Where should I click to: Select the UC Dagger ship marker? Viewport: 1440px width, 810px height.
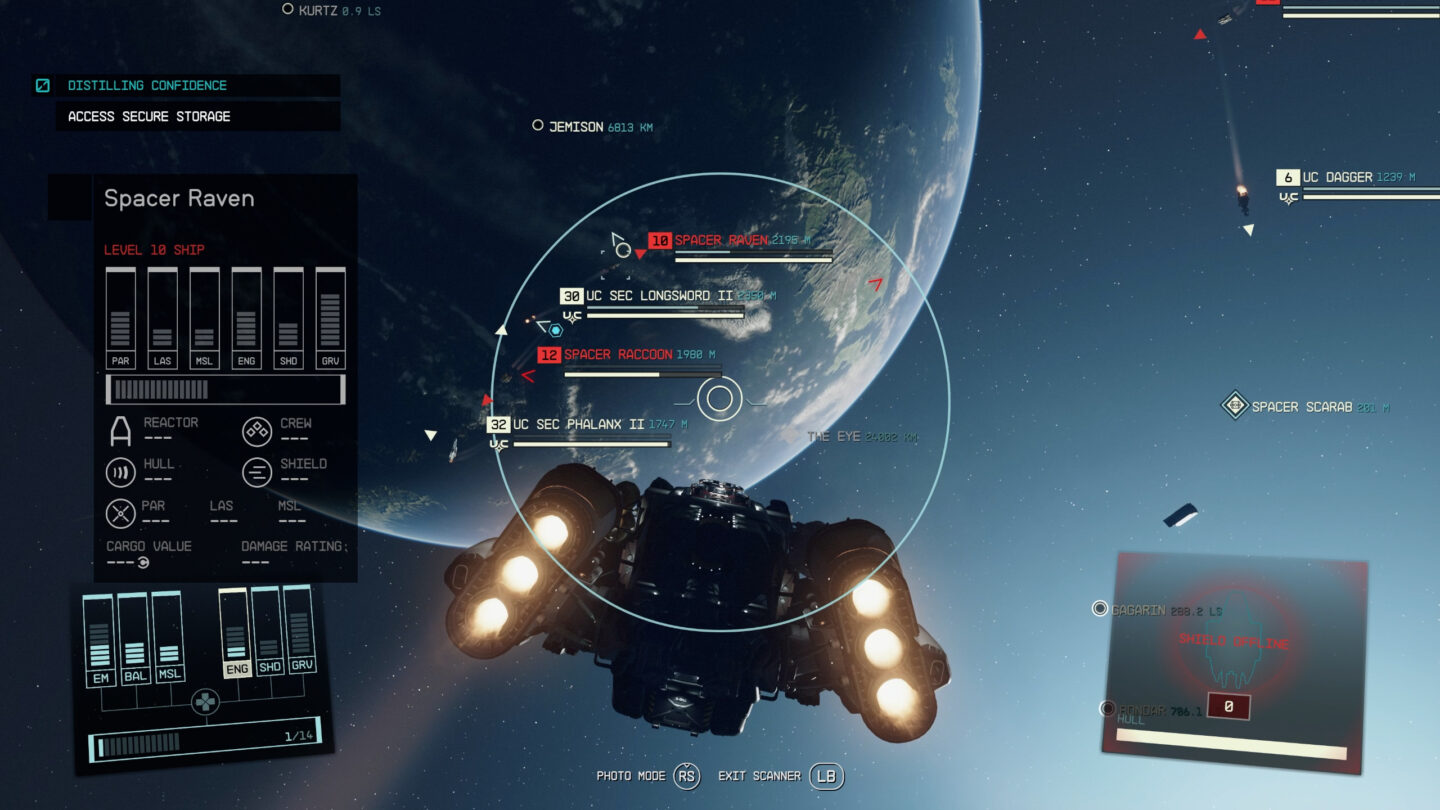pyautogui.click(x=1336, y=178)
